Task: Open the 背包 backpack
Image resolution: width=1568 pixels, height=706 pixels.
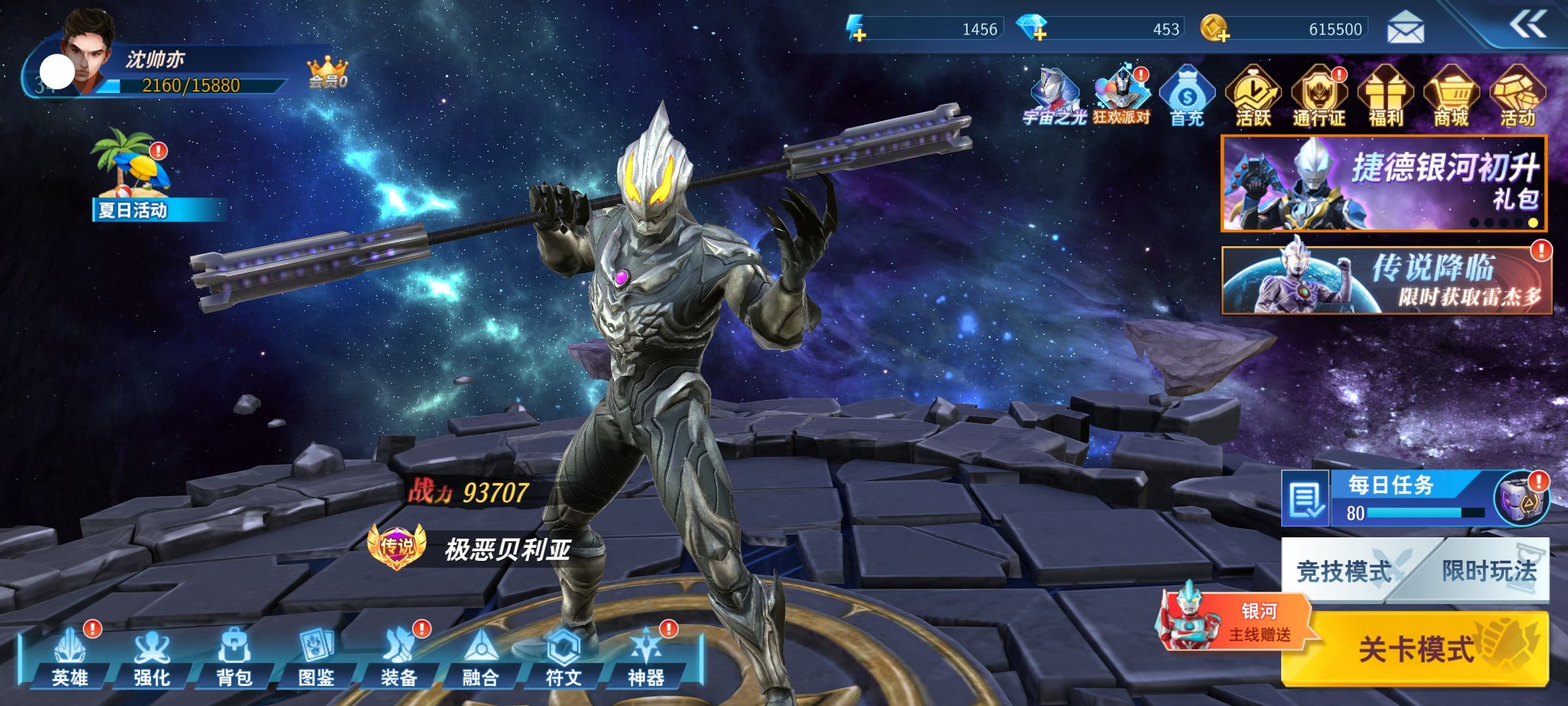Action: coord(234,658)
